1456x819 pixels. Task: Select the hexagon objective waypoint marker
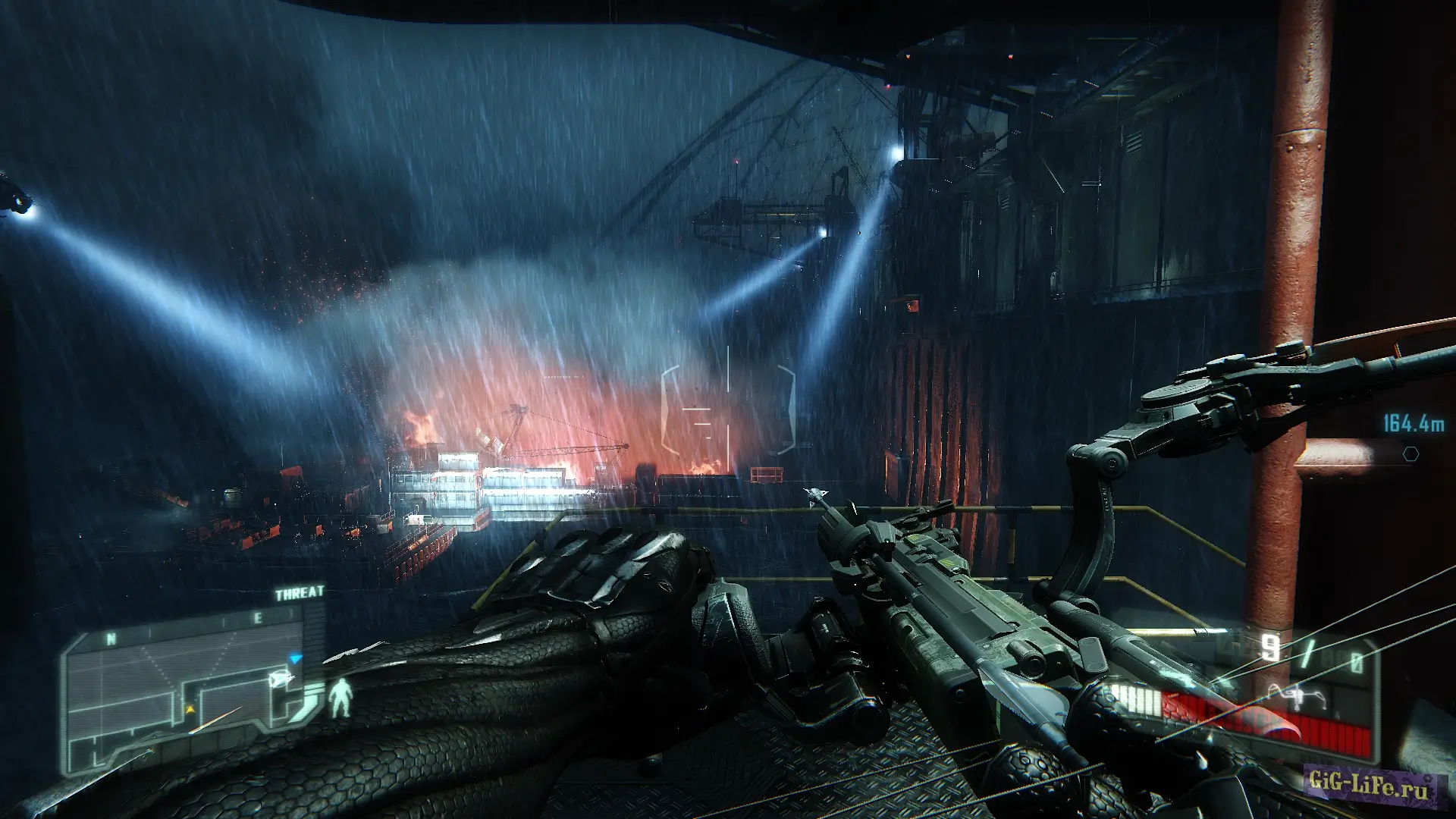click(x=1410, y=453)
